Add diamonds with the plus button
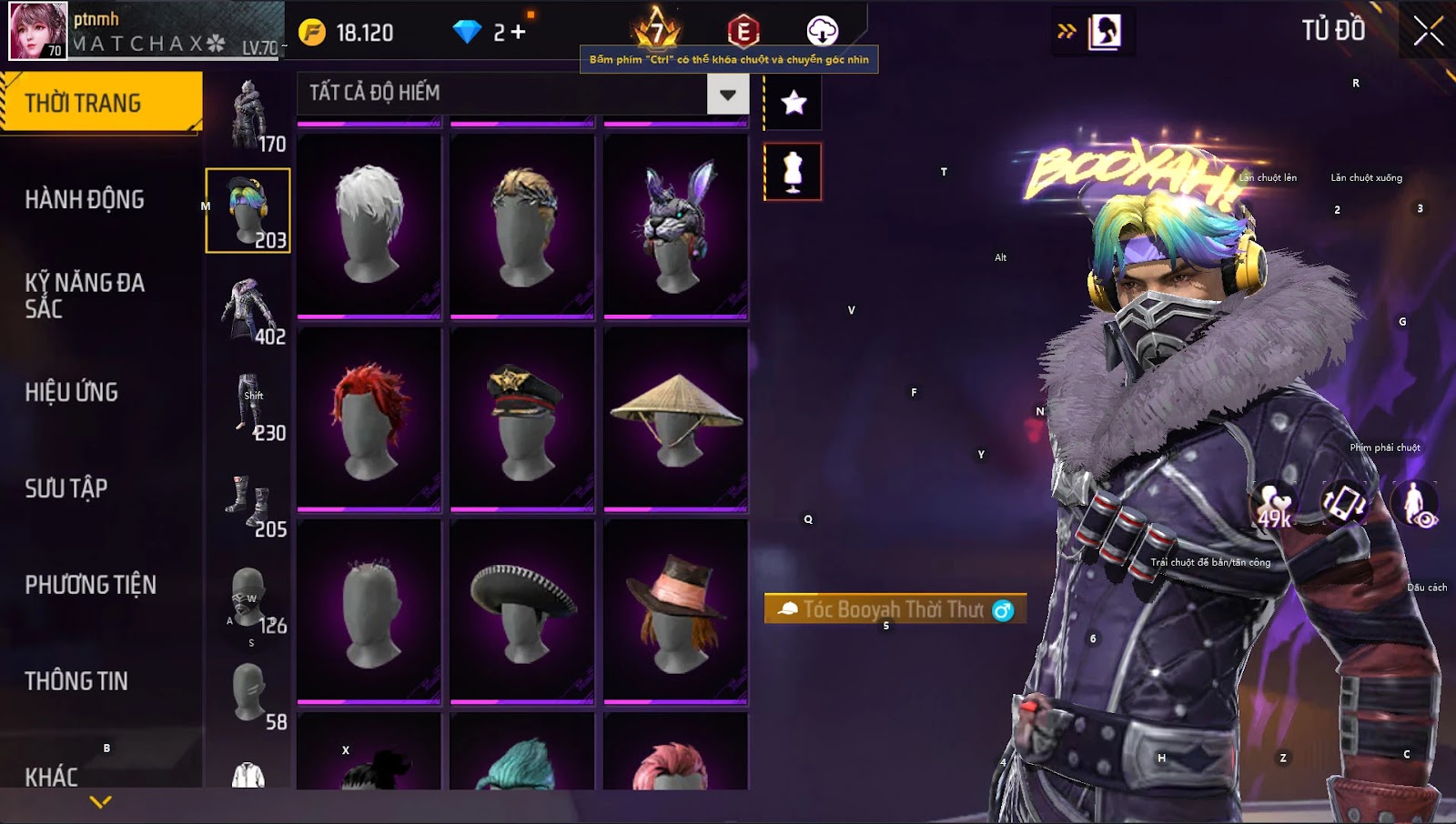This screenshot has width=1456, height=824. tap(518, 33)
